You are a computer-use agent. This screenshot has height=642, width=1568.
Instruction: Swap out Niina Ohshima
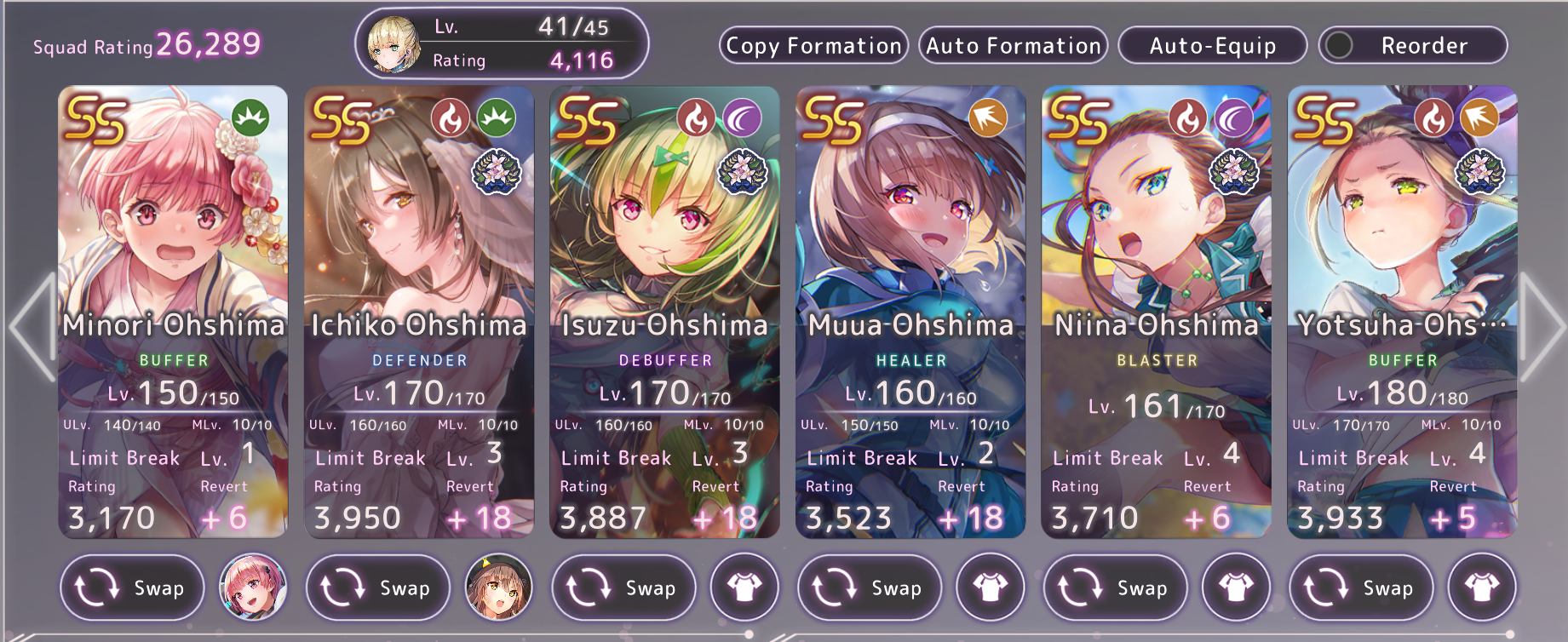tap(1115, 588)
